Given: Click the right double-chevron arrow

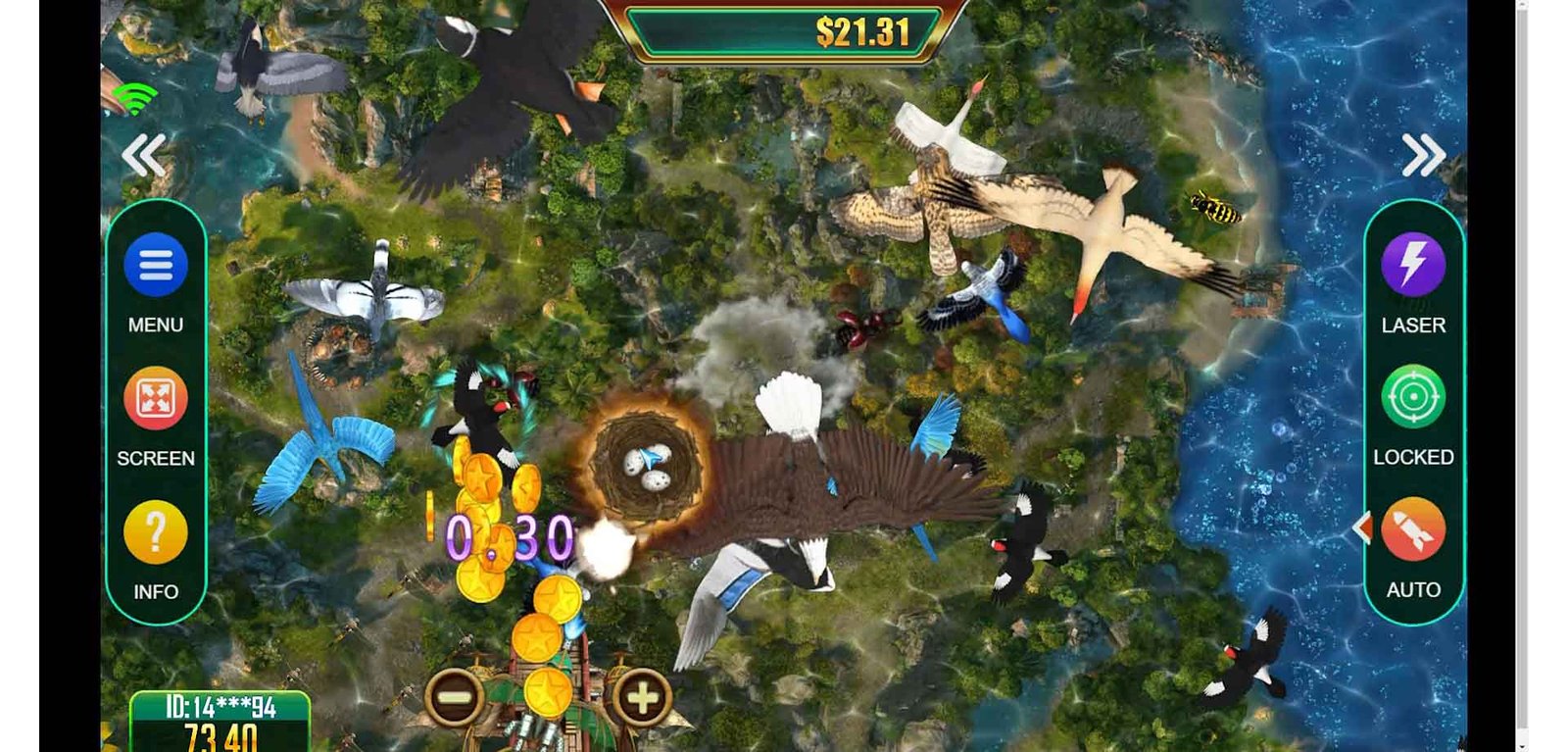Looking at the screenshot, I should tap(1423, 155).
